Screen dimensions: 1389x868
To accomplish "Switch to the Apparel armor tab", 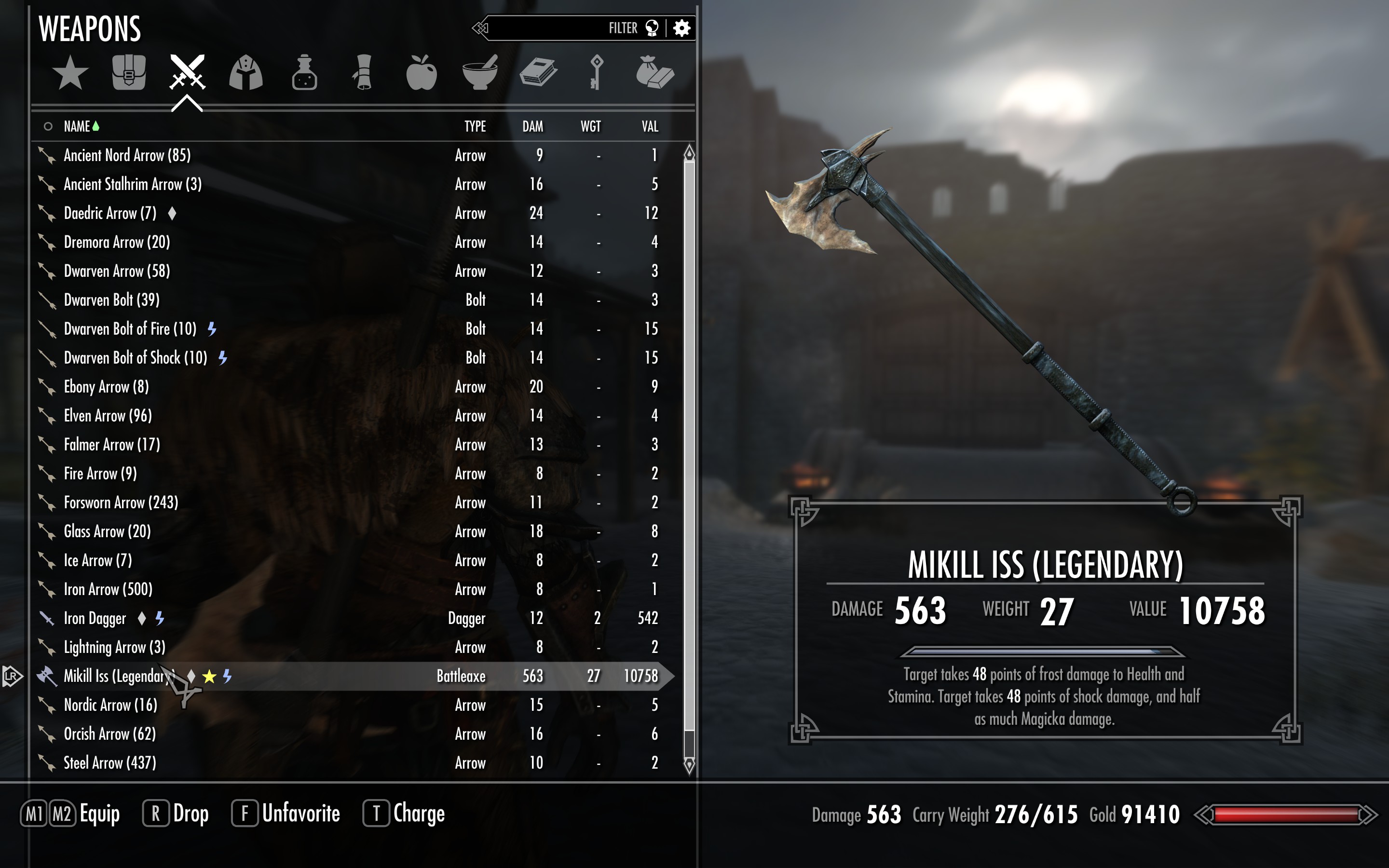I will pyautogui.click(x=245, y=73).
